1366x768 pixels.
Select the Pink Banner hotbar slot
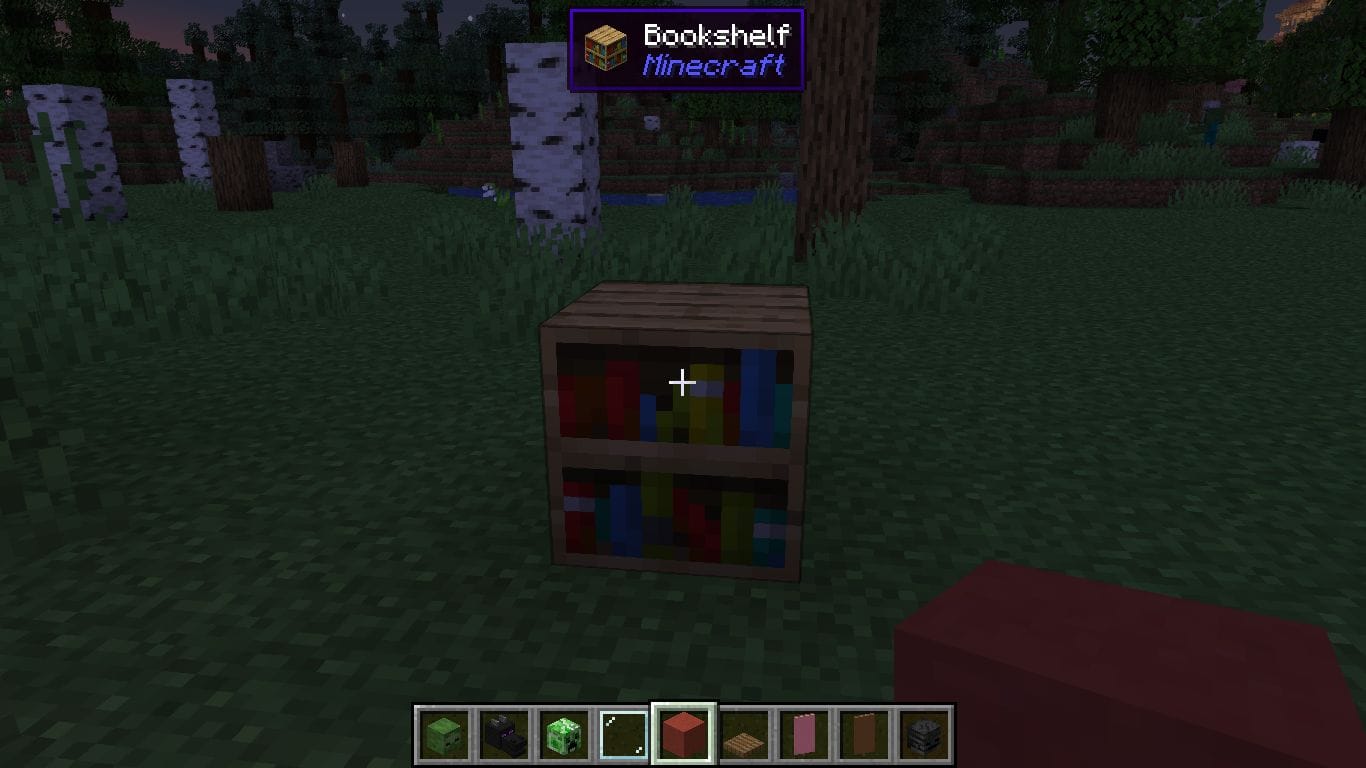(x=802, y=733)
